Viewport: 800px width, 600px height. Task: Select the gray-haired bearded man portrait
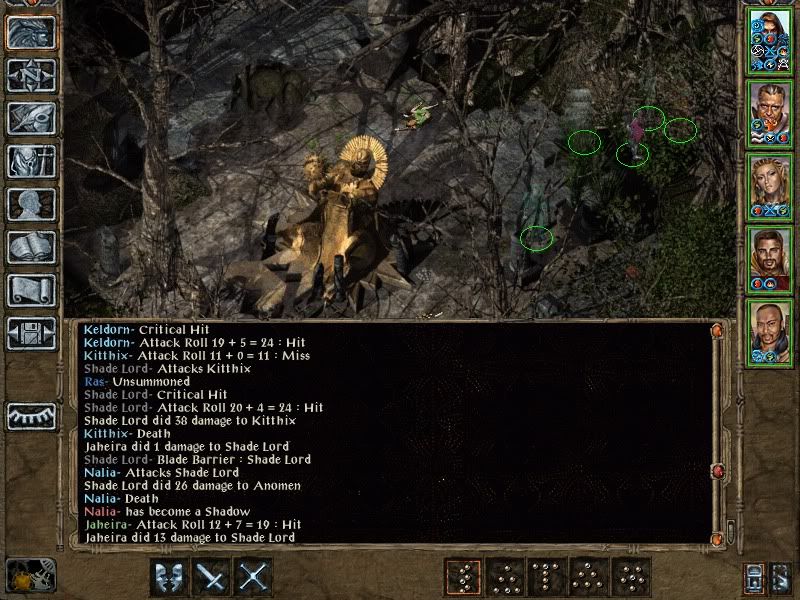[770, 113]
